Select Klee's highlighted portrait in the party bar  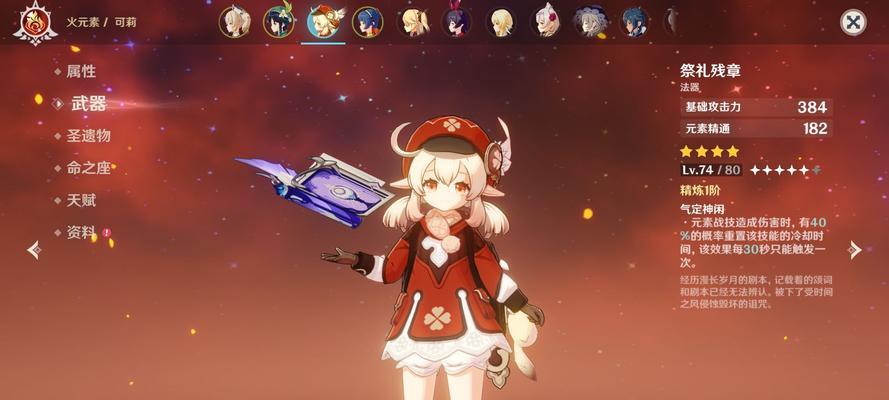[323, 21]
